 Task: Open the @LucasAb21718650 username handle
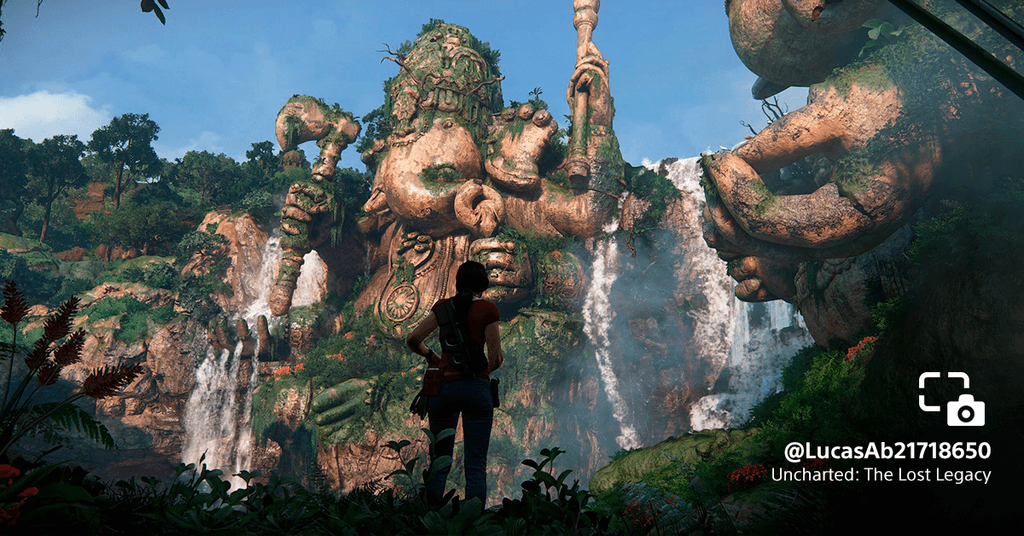tap(886, 450)
